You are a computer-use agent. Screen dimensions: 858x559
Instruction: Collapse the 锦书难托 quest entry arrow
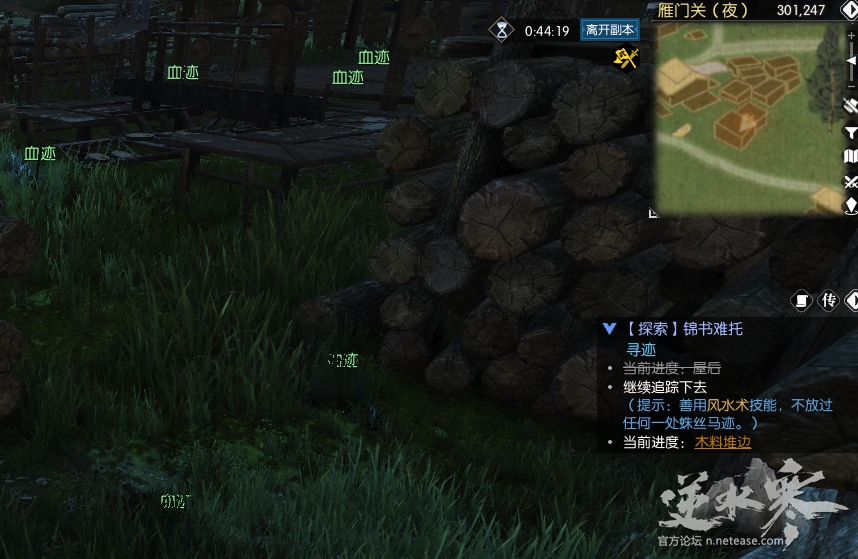609,328
